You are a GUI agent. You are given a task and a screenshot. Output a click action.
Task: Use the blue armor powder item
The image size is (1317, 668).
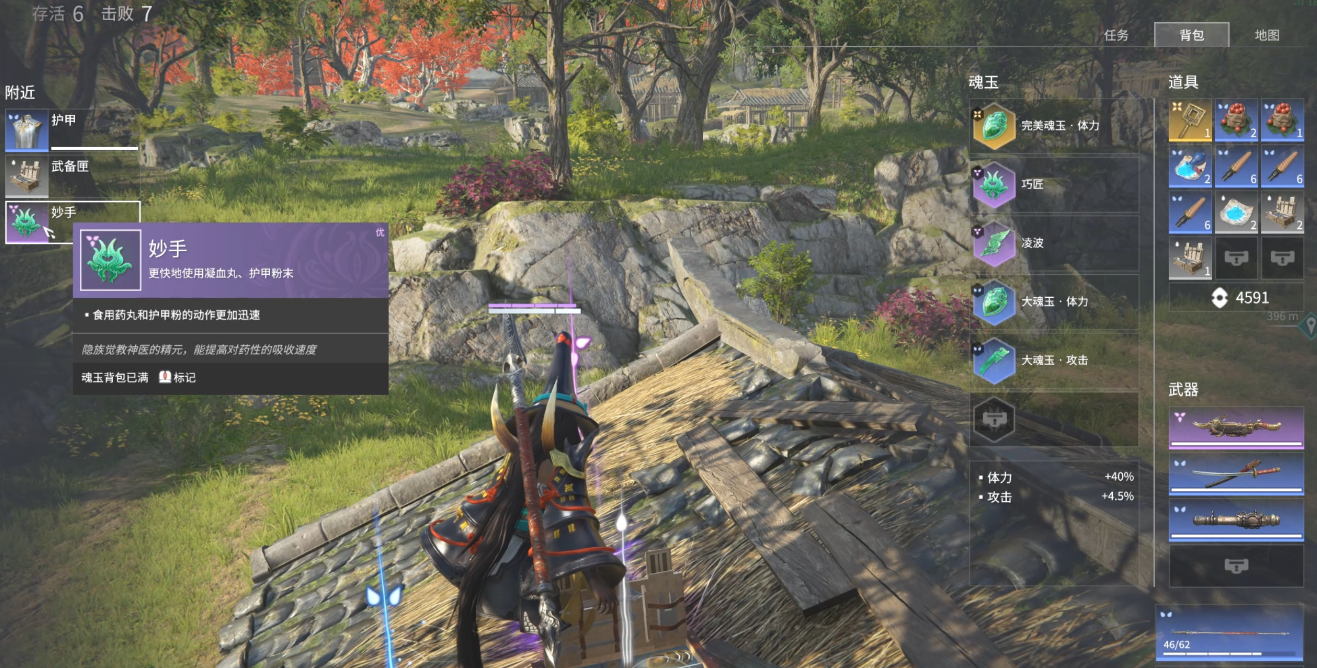click(1190, 166)
